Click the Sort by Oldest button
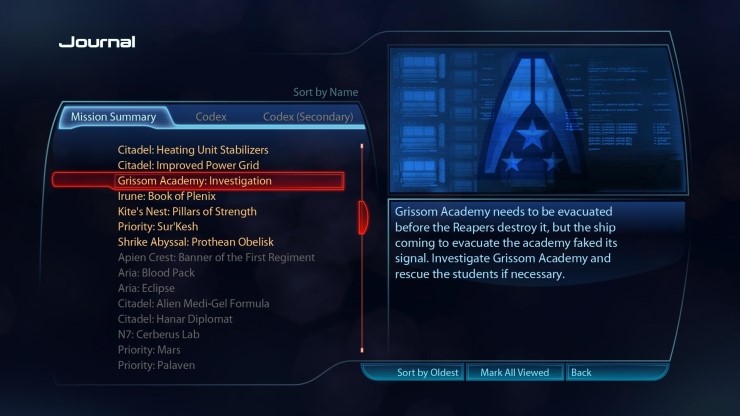Screen dimensions: 740x416 (427, 373)
